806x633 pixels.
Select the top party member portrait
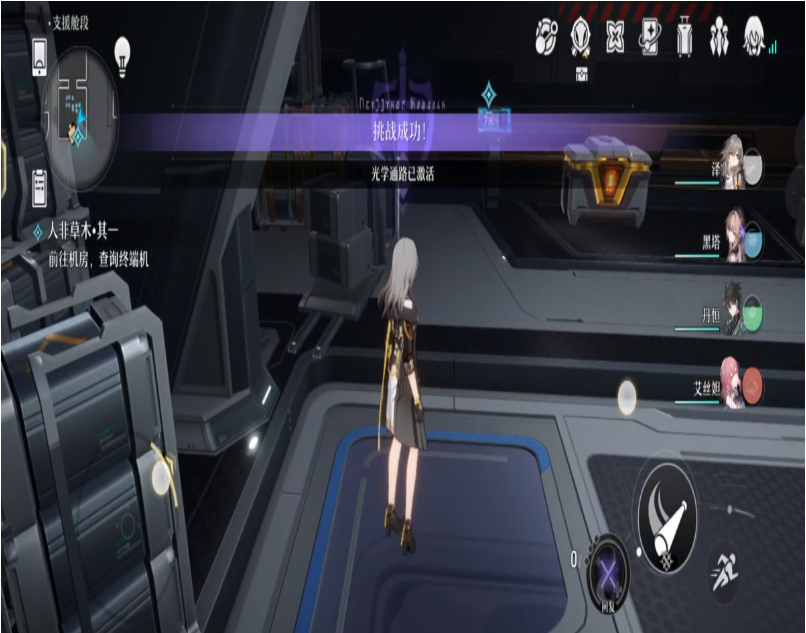pos(737,163)
